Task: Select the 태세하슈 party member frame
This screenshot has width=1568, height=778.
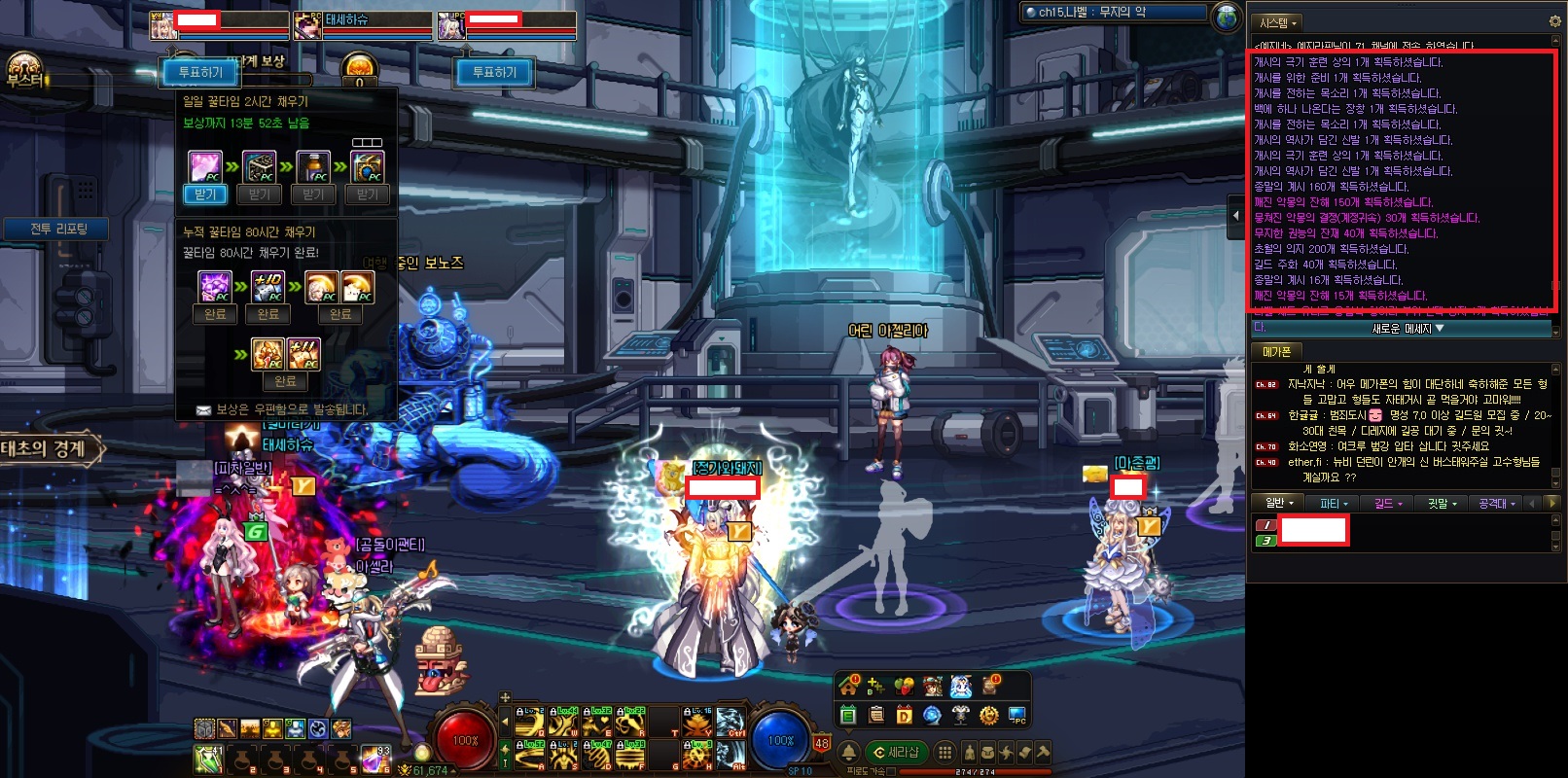Action: click(361, 24)
